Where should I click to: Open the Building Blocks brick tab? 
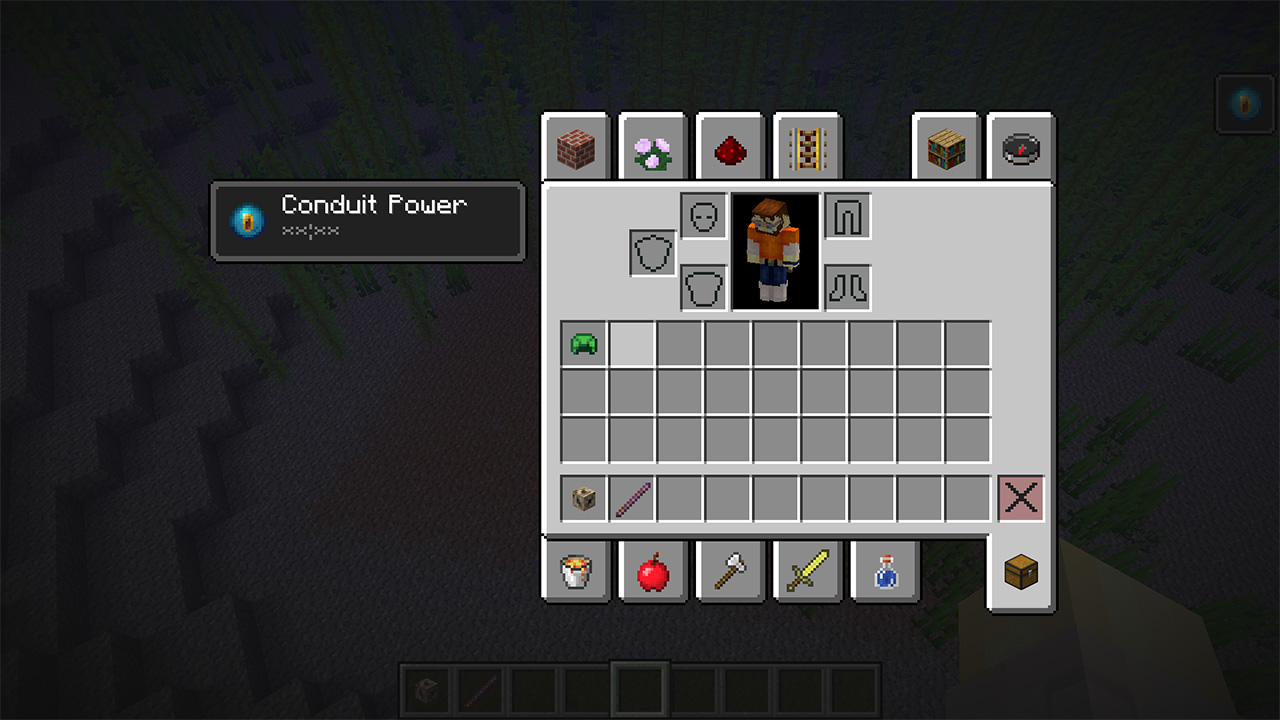click(575, 149)
